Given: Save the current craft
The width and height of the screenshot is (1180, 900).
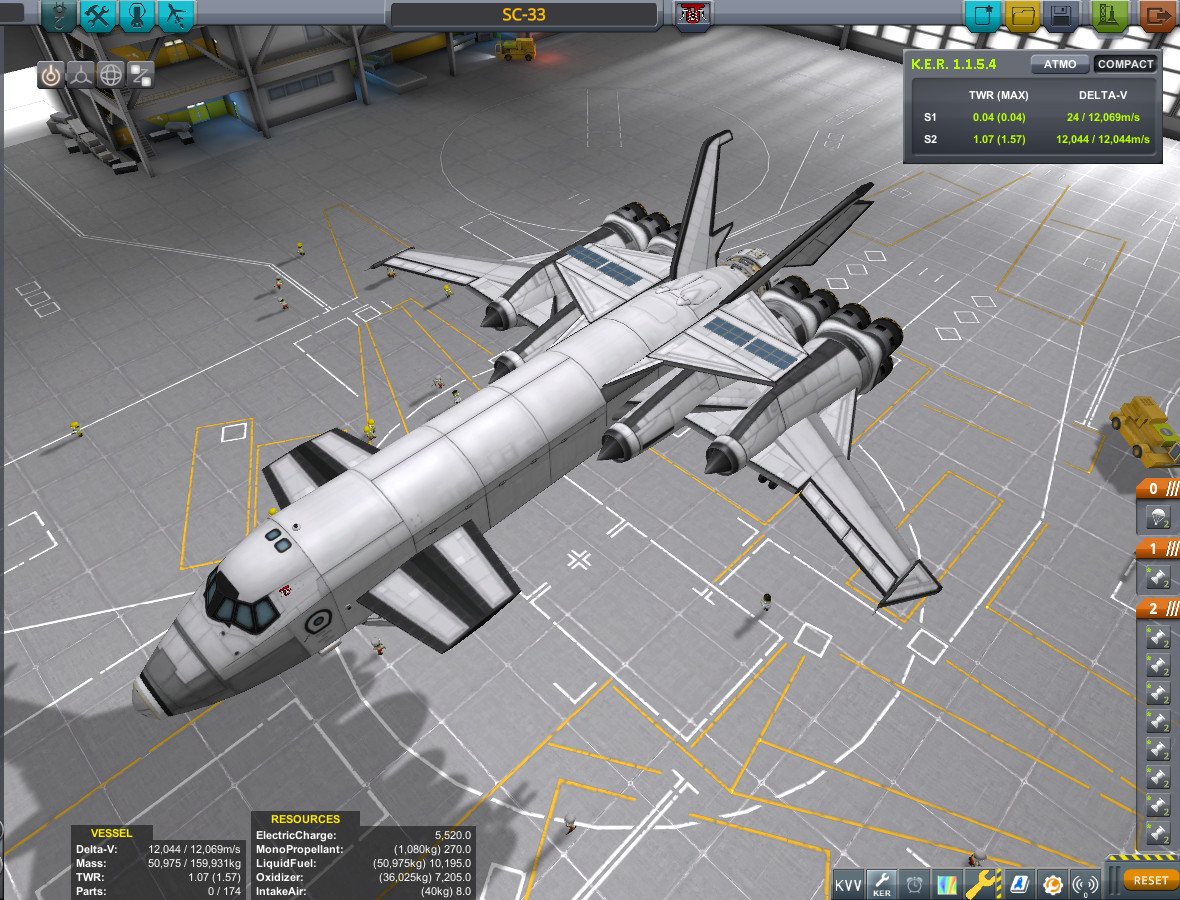Looking at the screenshot, I should 1061,16.
